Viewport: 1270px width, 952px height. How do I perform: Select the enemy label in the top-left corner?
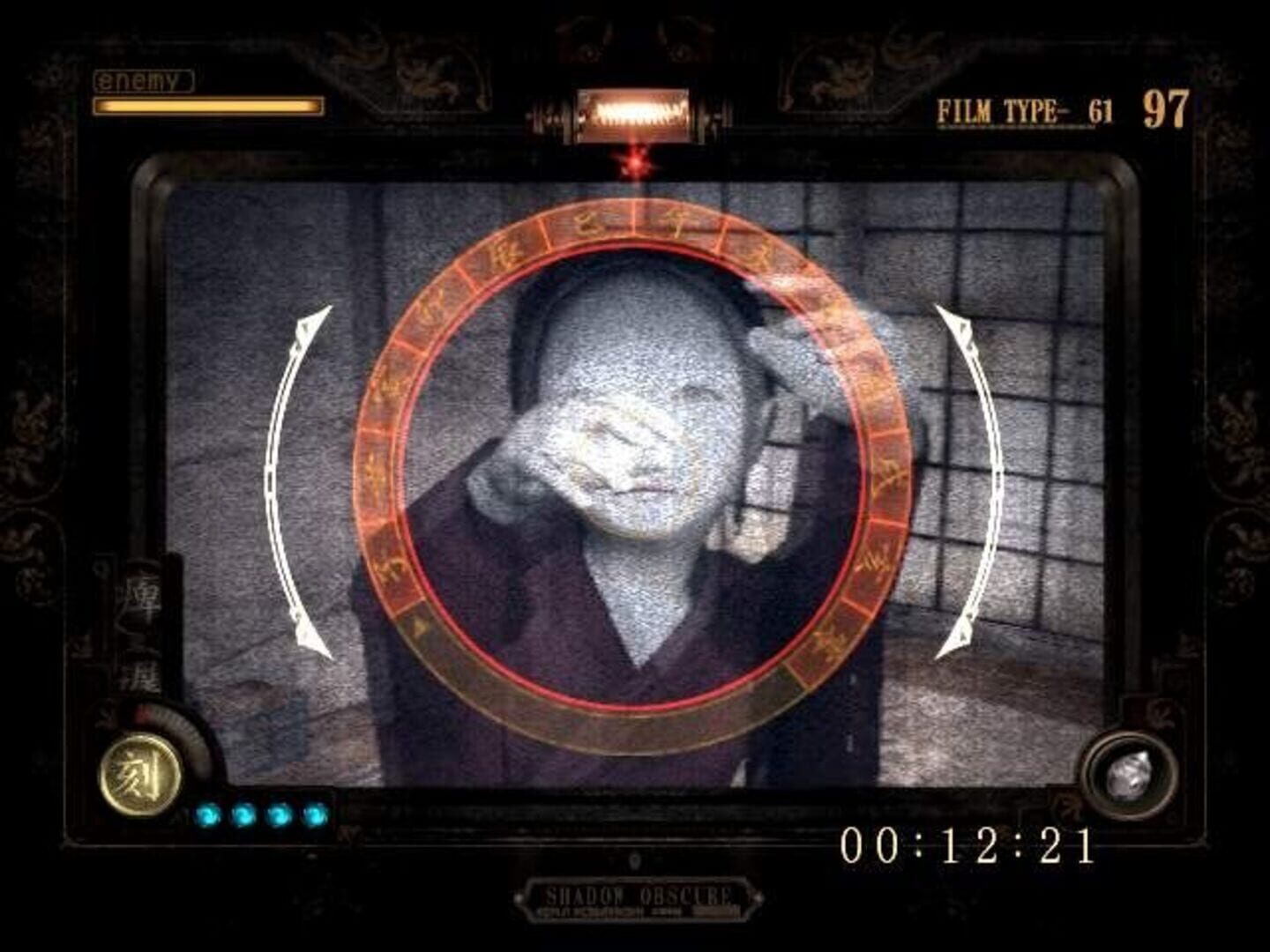click(x=141, y=82)
